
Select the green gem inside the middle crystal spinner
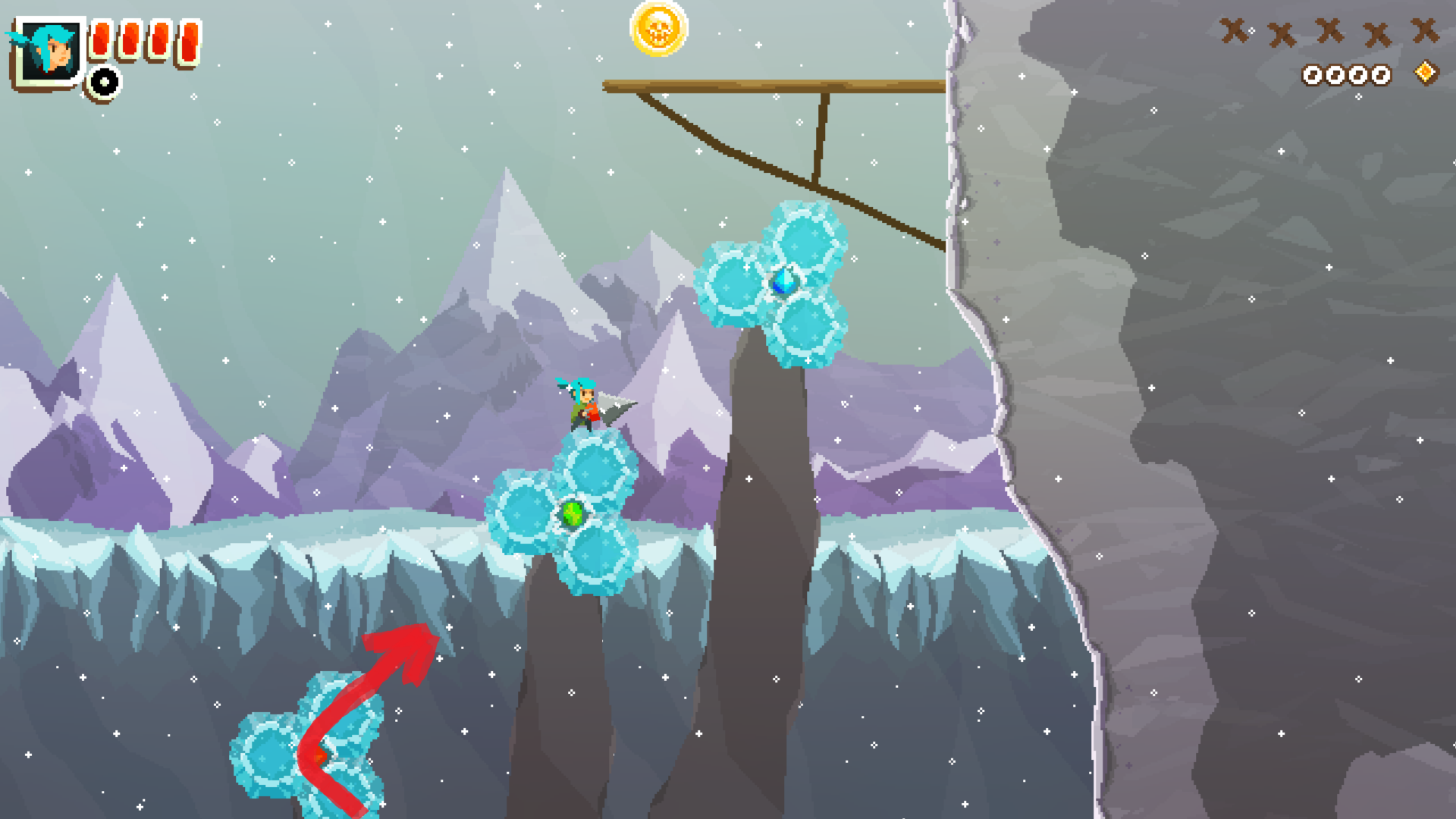click(570, 514)
